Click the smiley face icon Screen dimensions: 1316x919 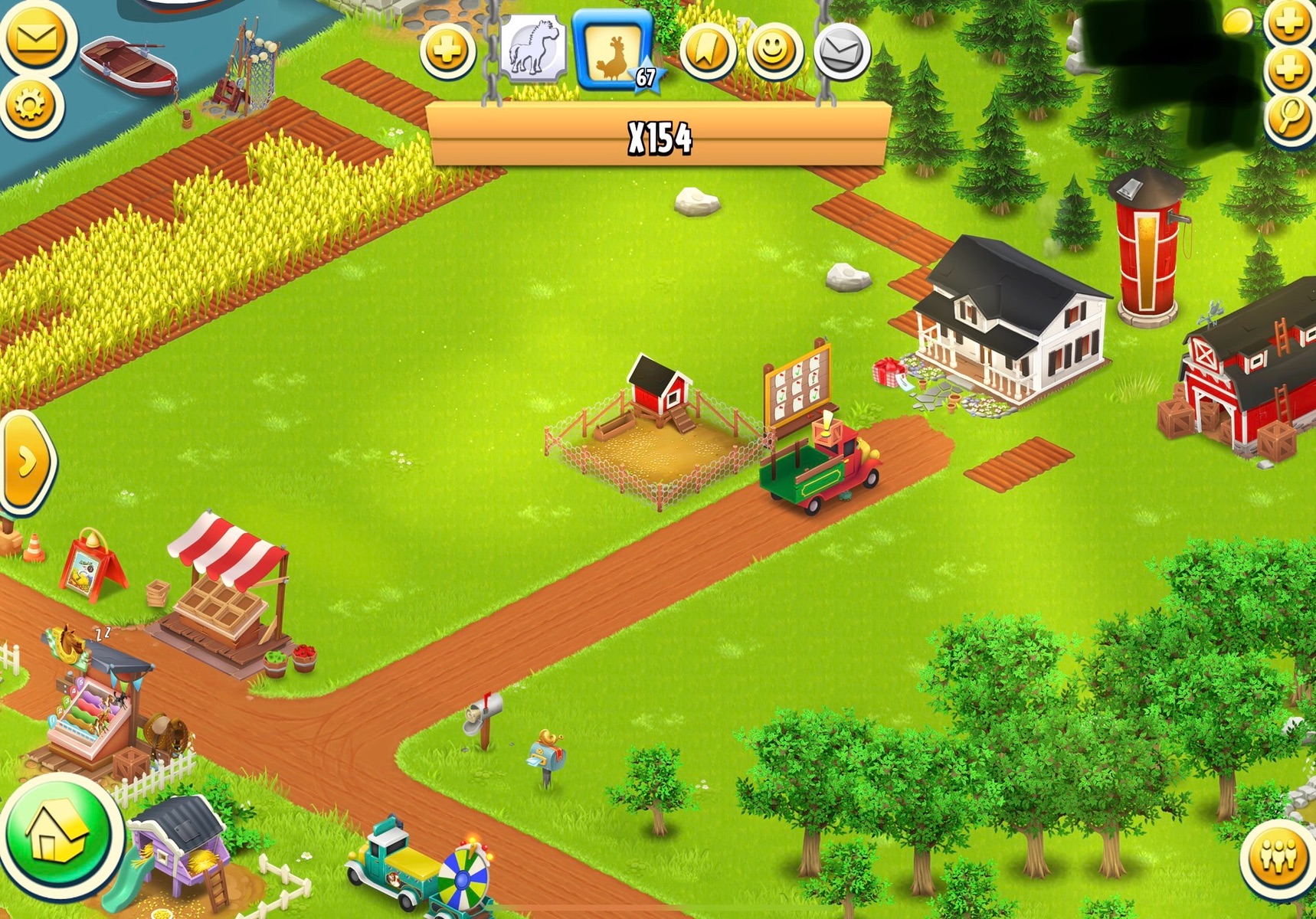coord(774,51)
